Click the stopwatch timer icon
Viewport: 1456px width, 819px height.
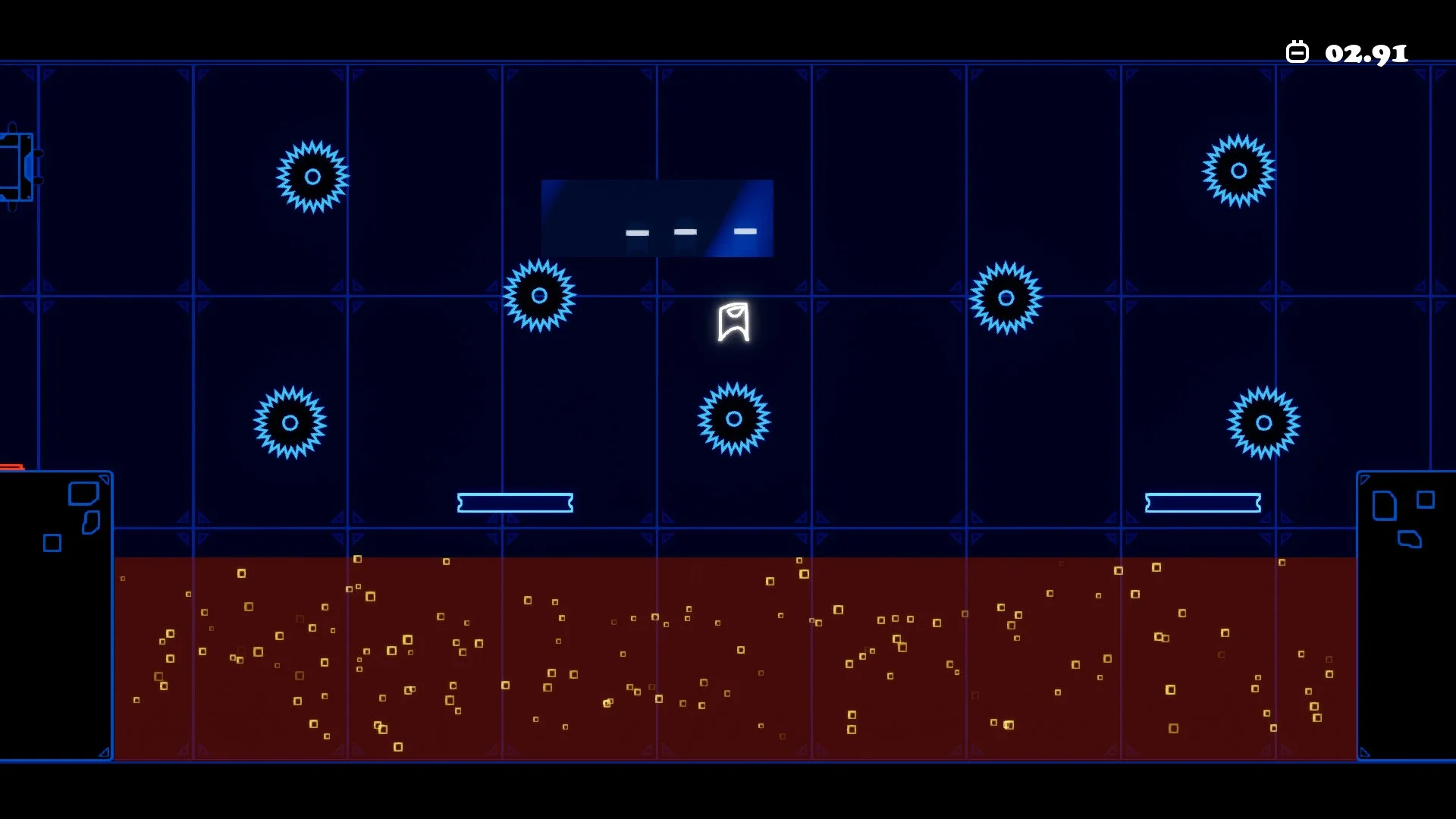[x=1298, y=50]
